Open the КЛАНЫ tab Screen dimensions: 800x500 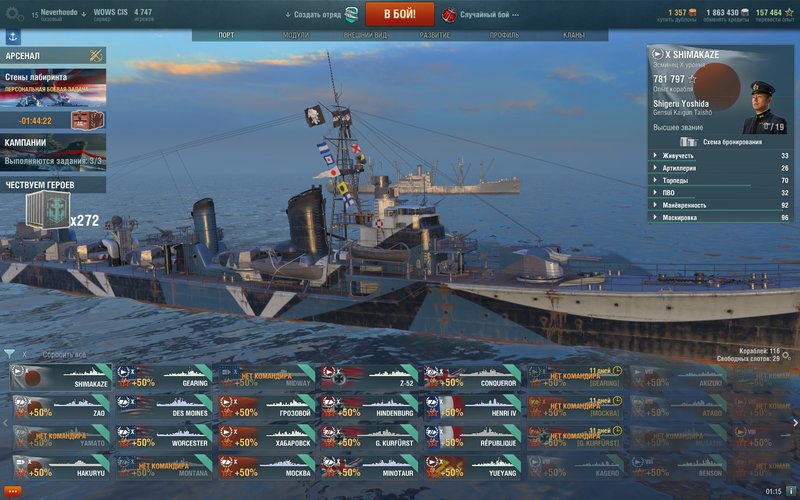click(x=573, y=35)
